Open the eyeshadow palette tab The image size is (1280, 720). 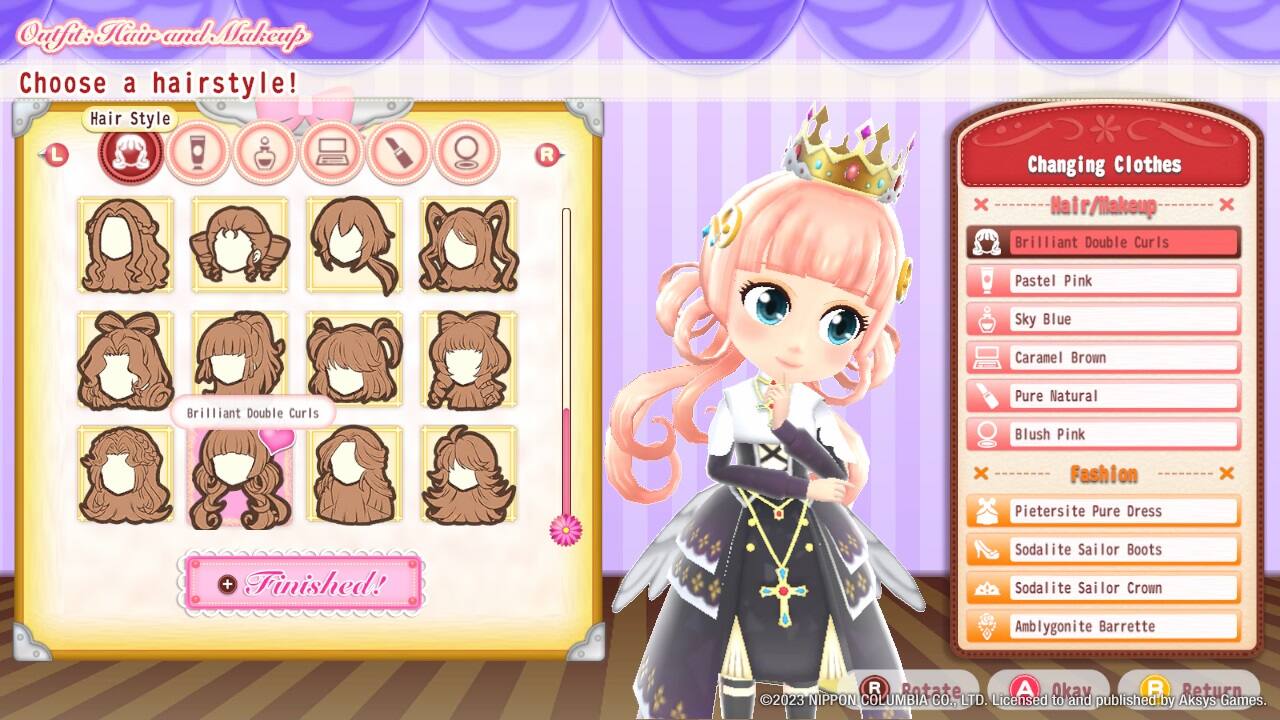click(x=332, y=152)
